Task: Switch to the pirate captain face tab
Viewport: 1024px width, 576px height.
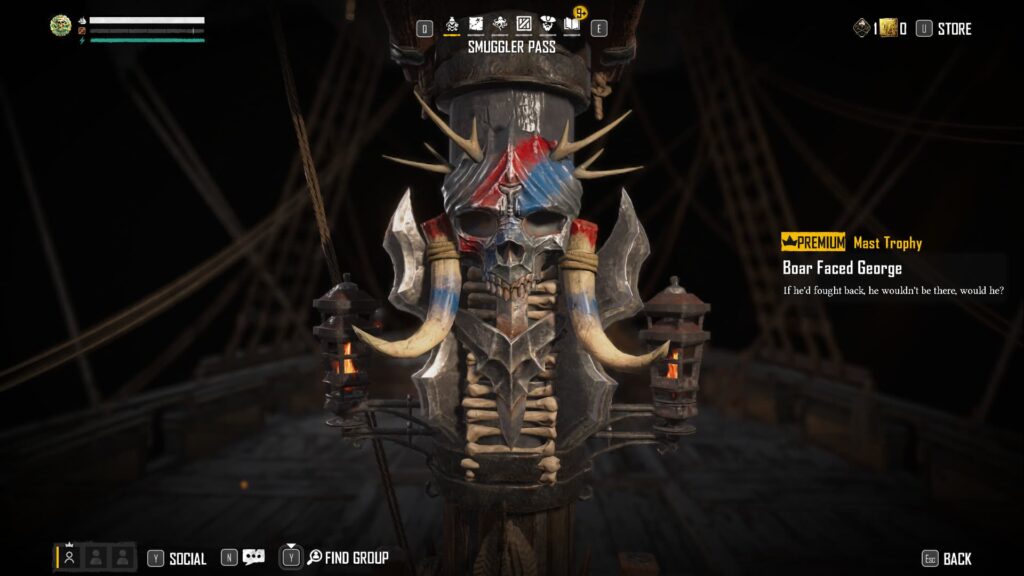Action: pyautogui.click(x=548, y=24)
